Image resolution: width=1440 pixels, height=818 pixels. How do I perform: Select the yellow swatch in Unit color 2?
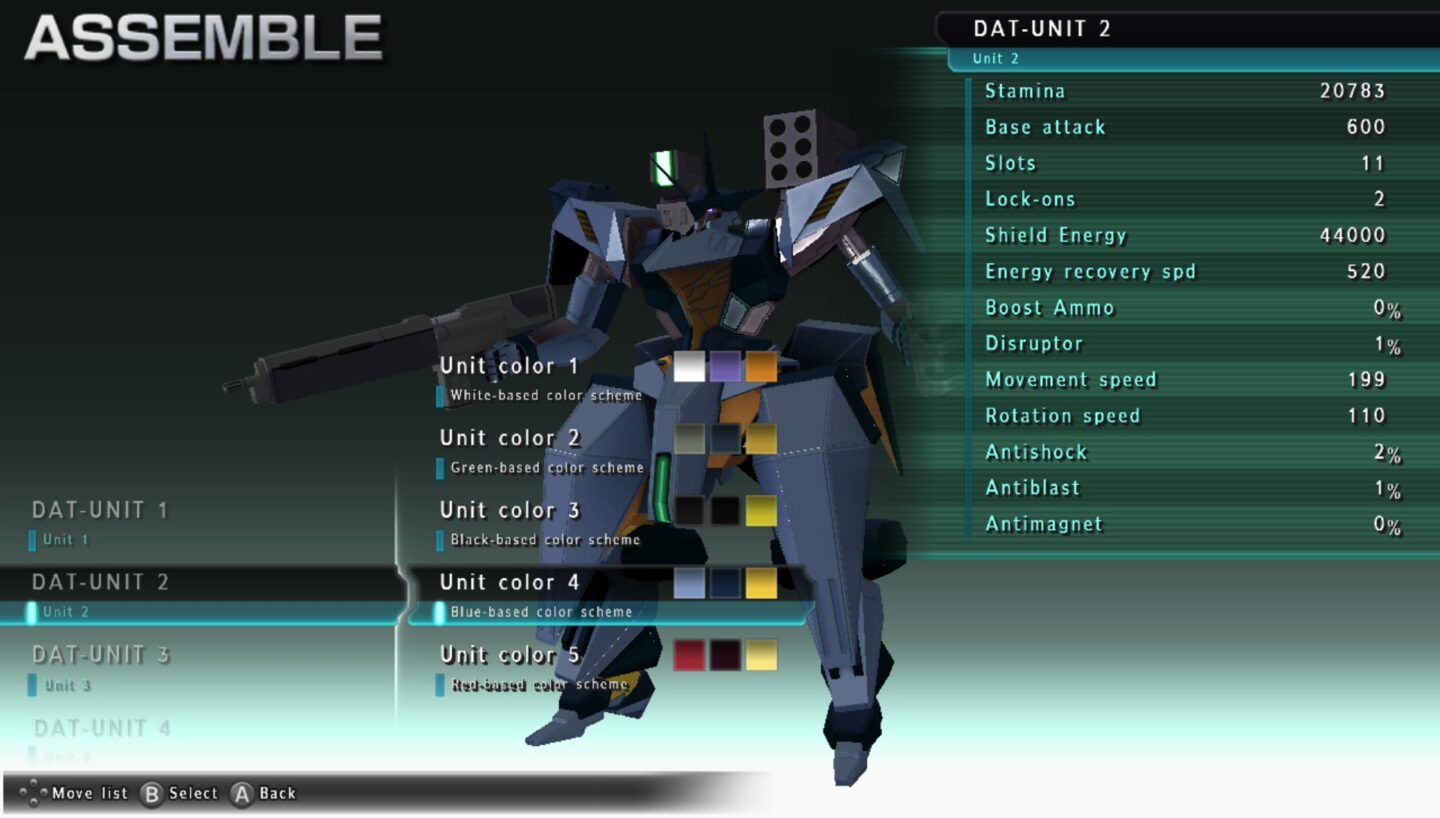click(x=761, y=438)
